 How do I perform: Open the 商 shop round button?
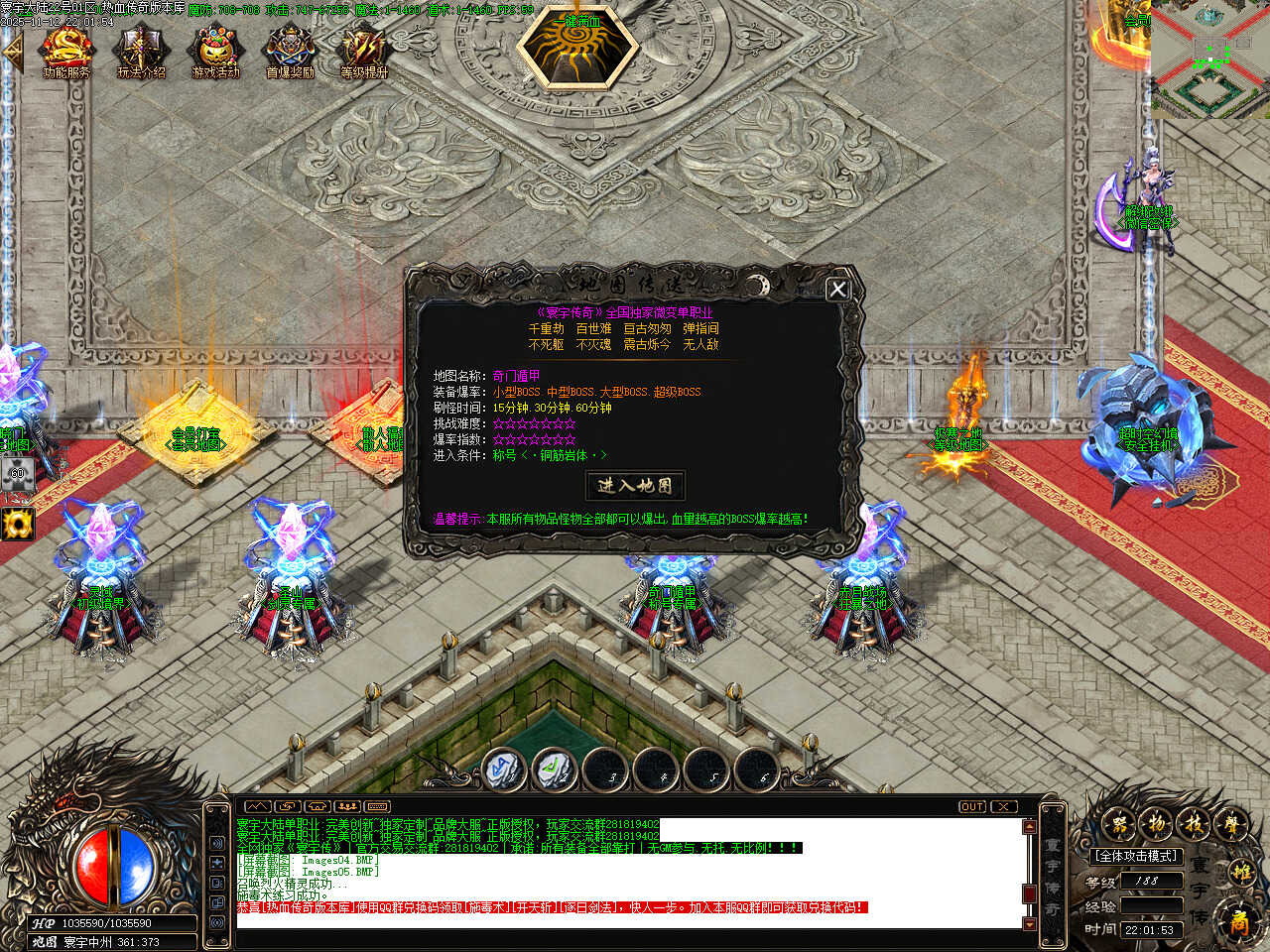click(1239, 921)
